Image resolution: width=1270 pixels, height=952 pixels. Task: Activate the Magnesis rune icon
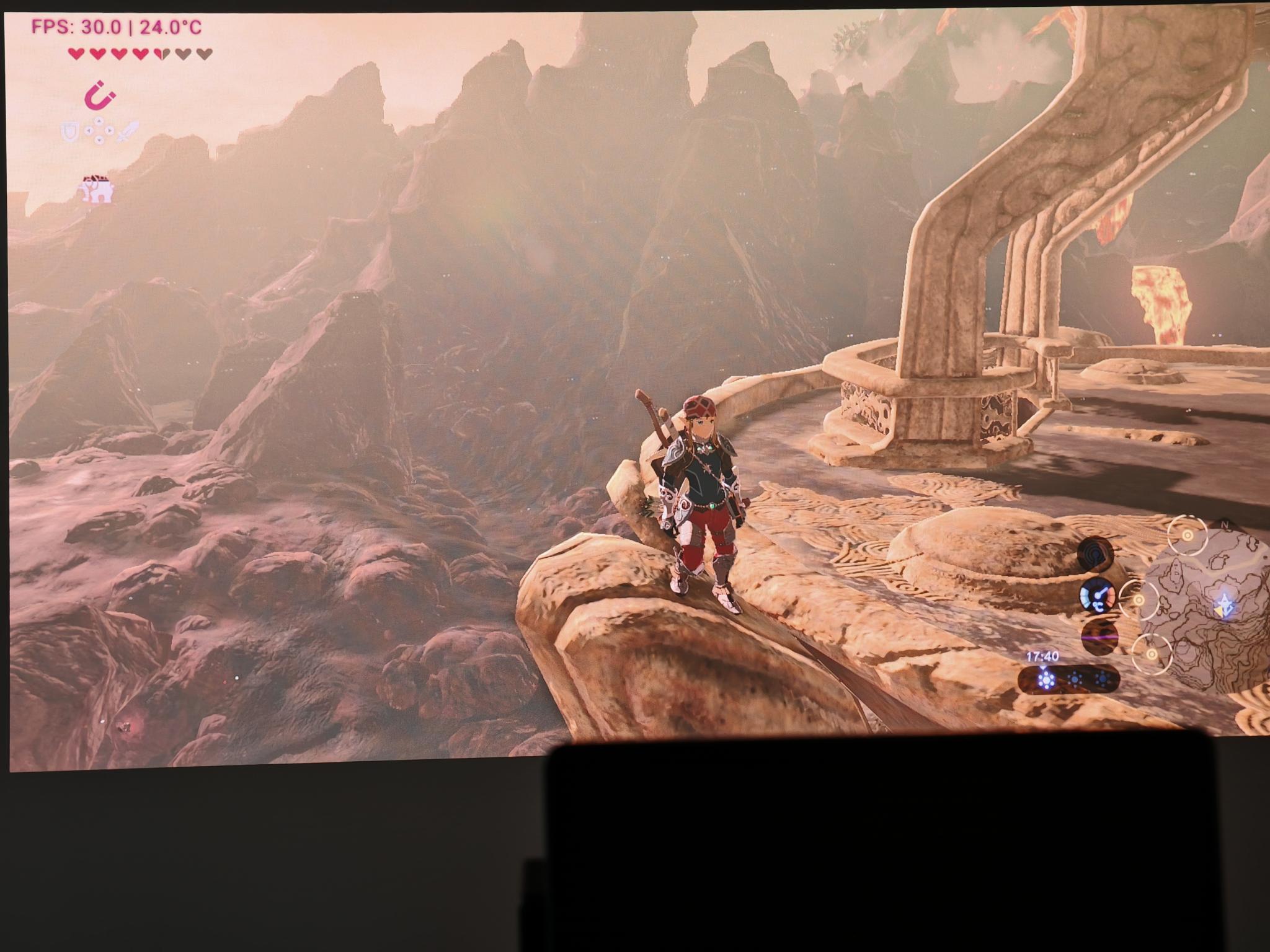(100, 96)
